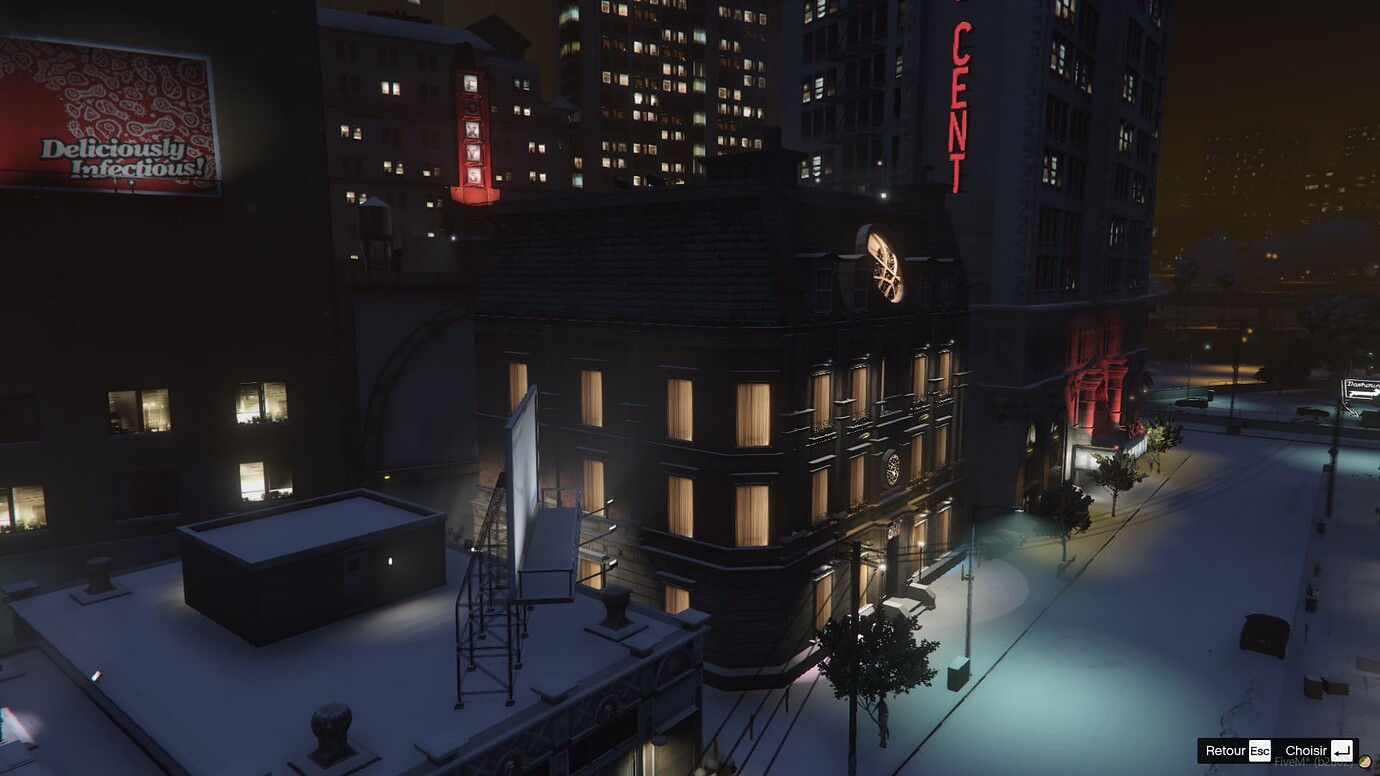Click the glowing red tower sign on the left
1380x776 pixels.
pyautogui.click(x=473, y=130)
